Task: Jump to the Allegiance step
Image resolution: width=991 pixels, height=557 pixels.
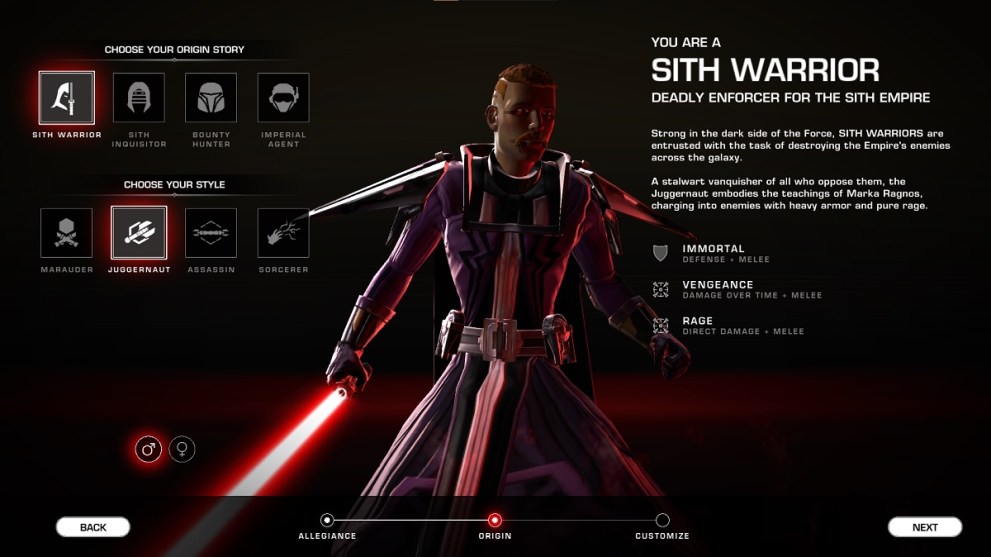Action: (327, 520)
